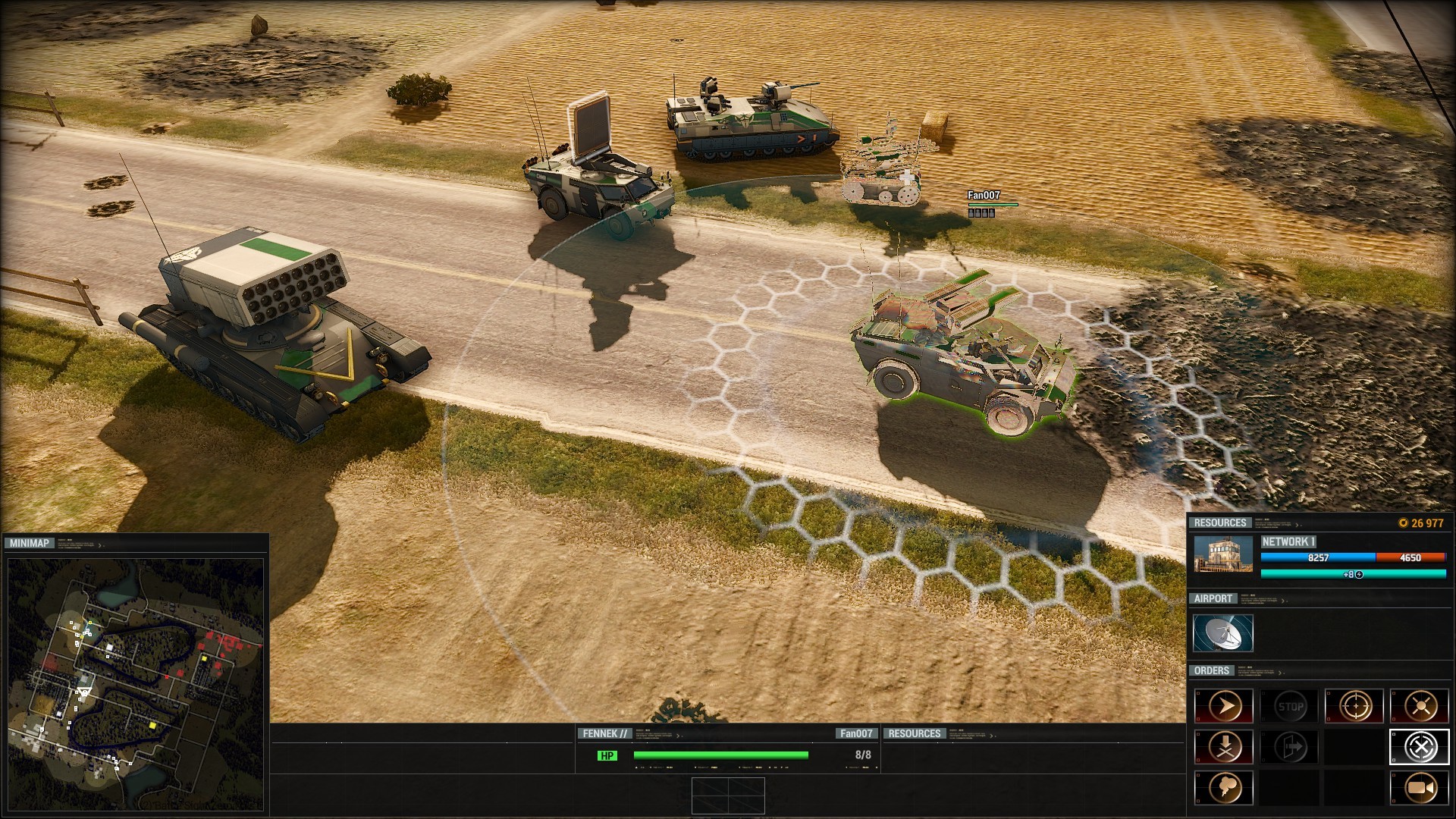The image size is (1456, 819).
Task: Activate the video camera order
Action: point(1420,789)
